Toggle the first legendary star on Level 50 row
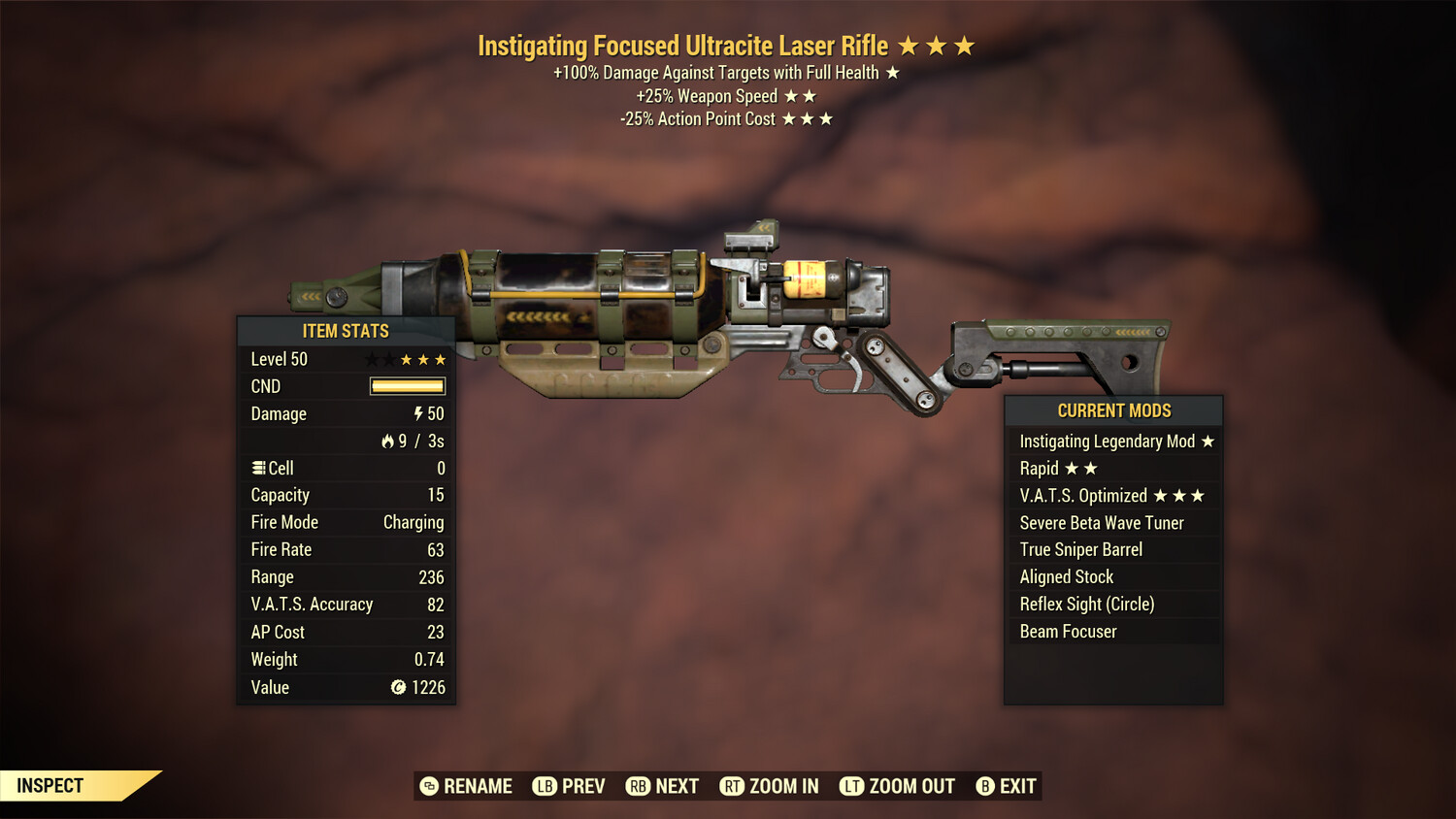The width and height of the screenshot is (1456, 819). coord(371,358)
